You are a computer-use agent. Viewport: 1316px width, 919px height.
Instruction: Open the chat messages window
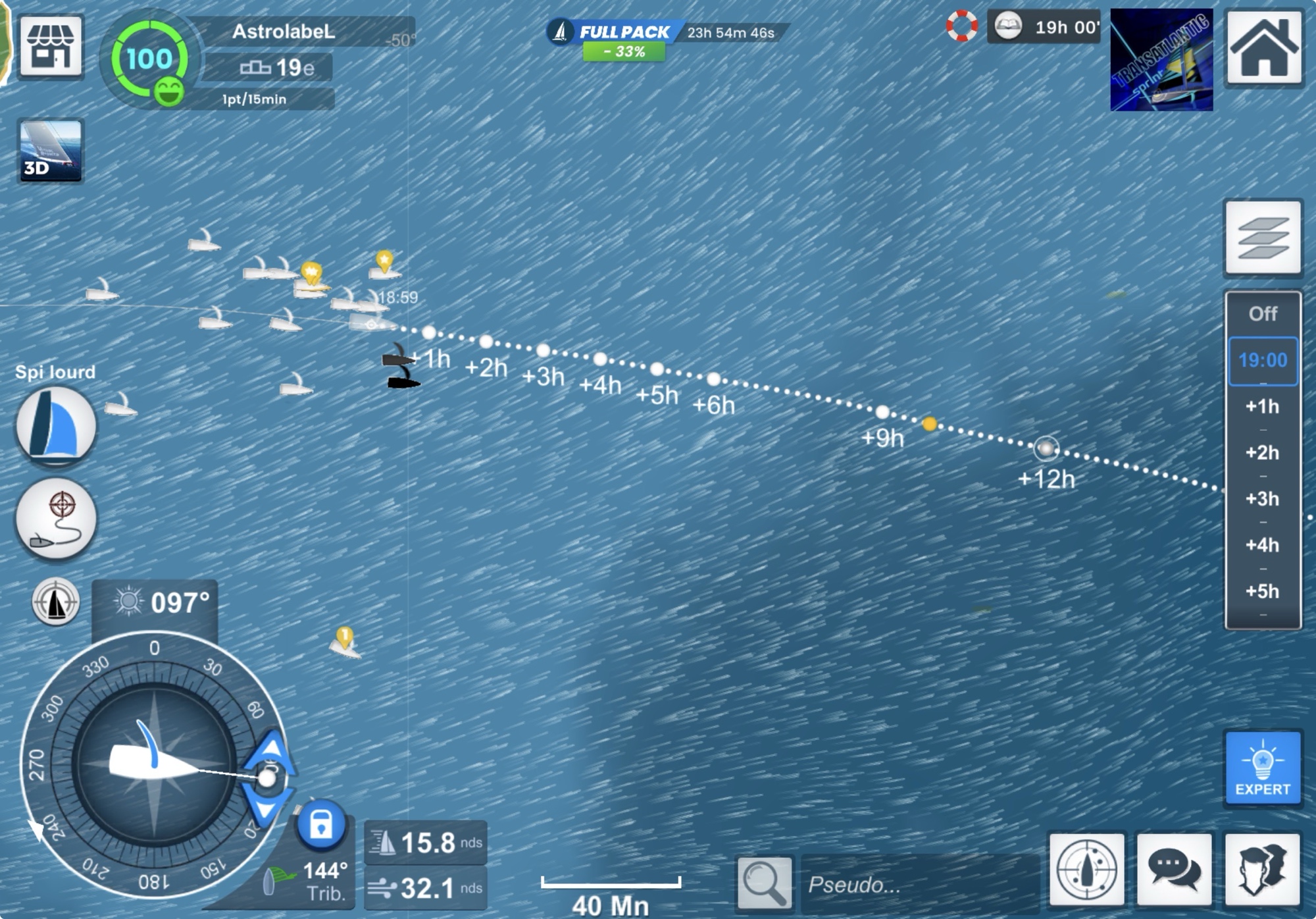pyautogui.click(x=1175, y=870)
